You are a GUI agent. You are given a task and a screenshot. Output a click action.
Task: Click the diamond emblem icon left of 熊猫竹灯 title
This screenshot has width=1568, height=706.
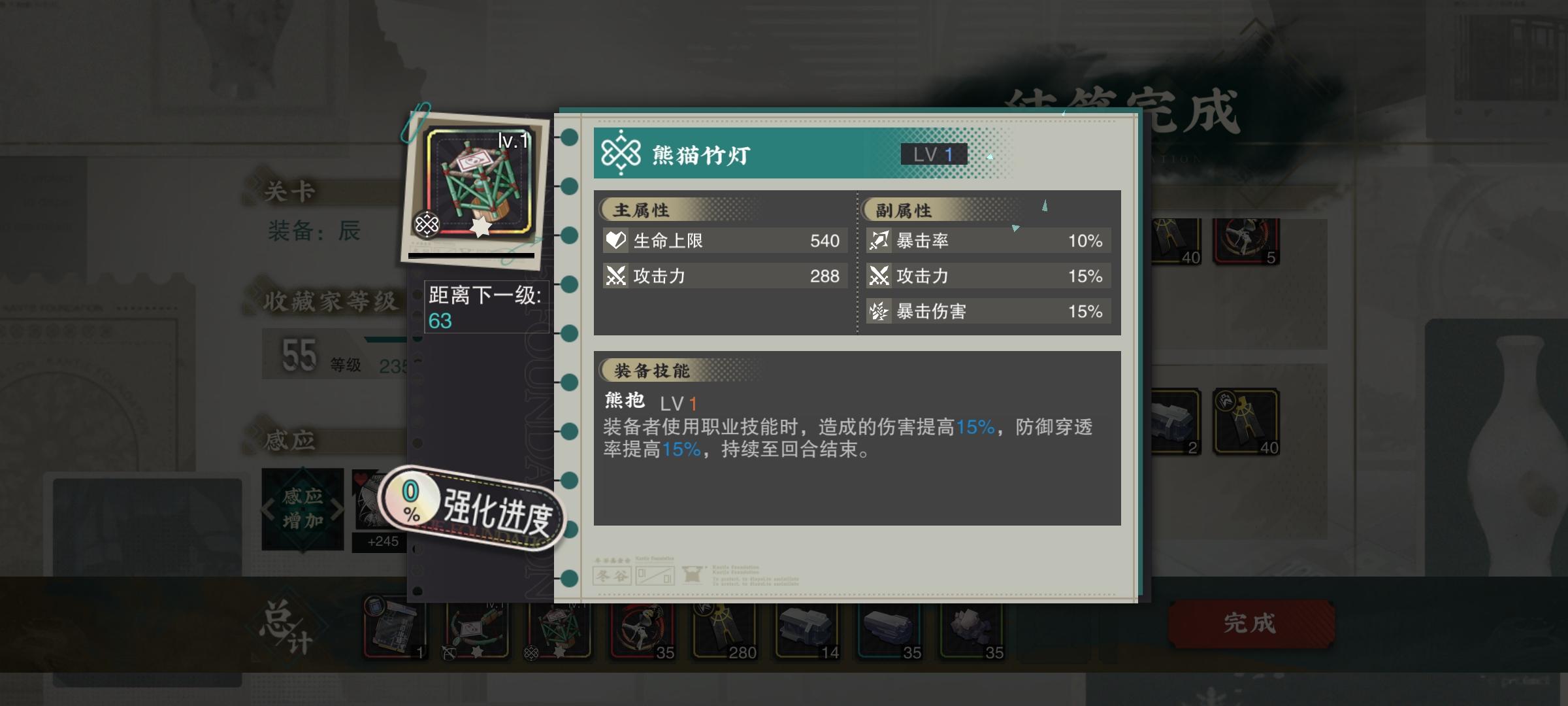[622, 154]
